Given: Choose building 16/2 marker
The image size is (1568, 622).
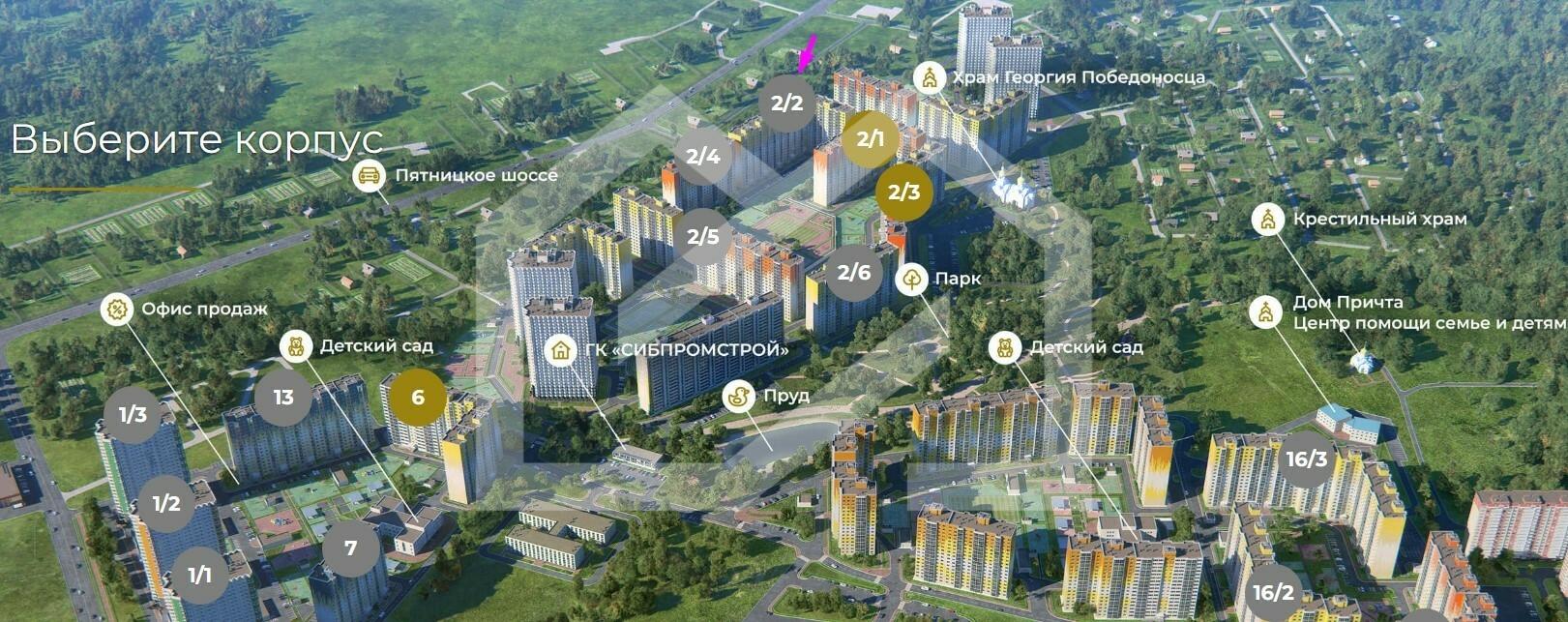Looking at the screenshot, I should point(1274,592).
